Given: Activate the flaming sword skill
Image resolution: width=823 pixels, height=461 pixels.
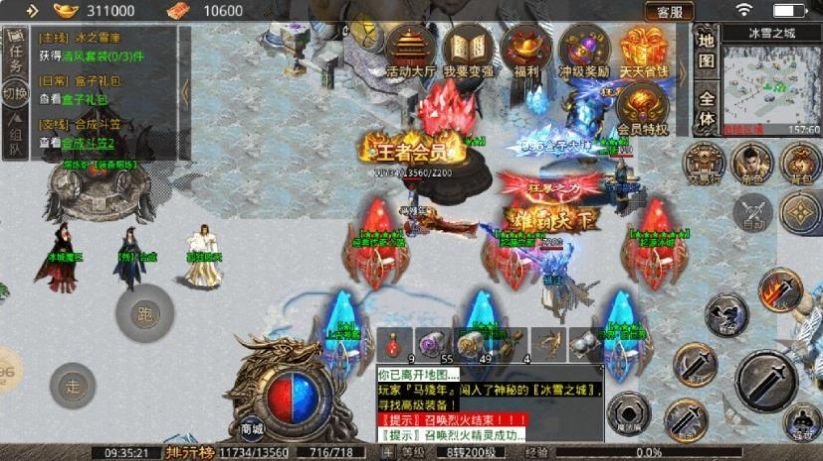Looking at the screenshot, I should (780, 289).
